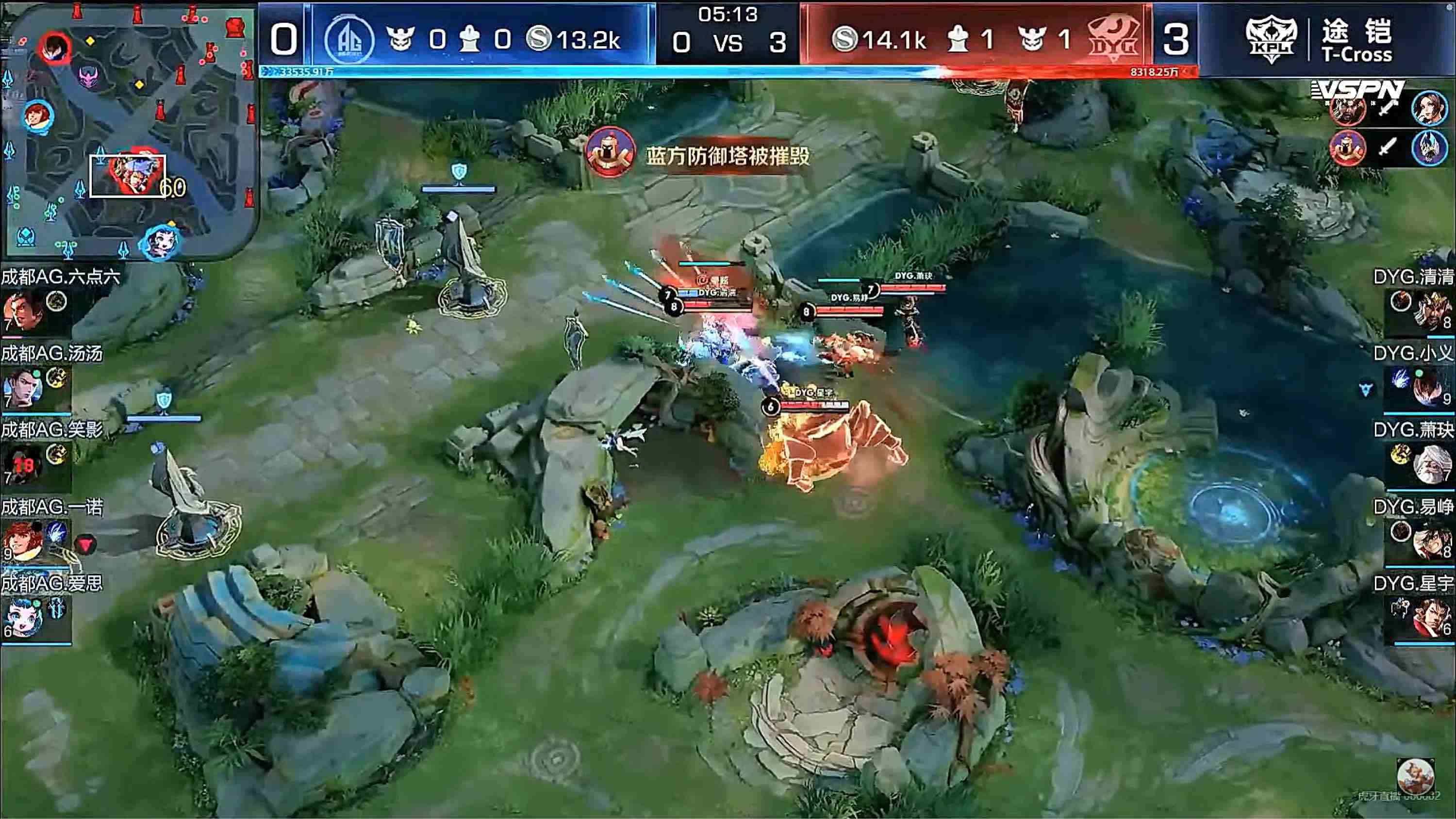Image resolution: width=1456 pixels, height=819 pixels.
Task: Select 成都AG.六点六 hero portrait
Action: 23,311
